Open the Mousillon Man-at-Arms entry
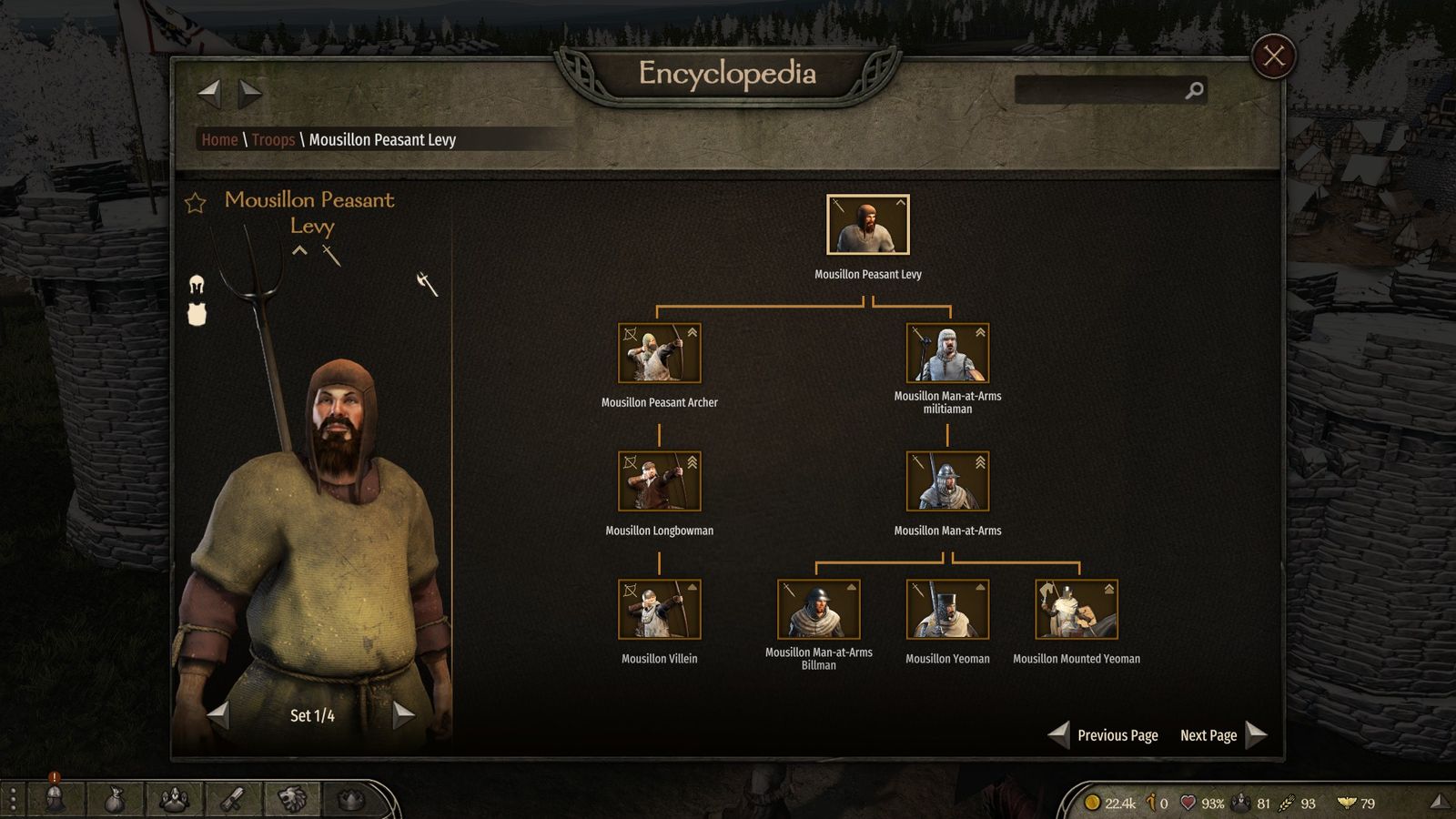The width and height of the screenshot is (1456, 819). coord(947,481)
